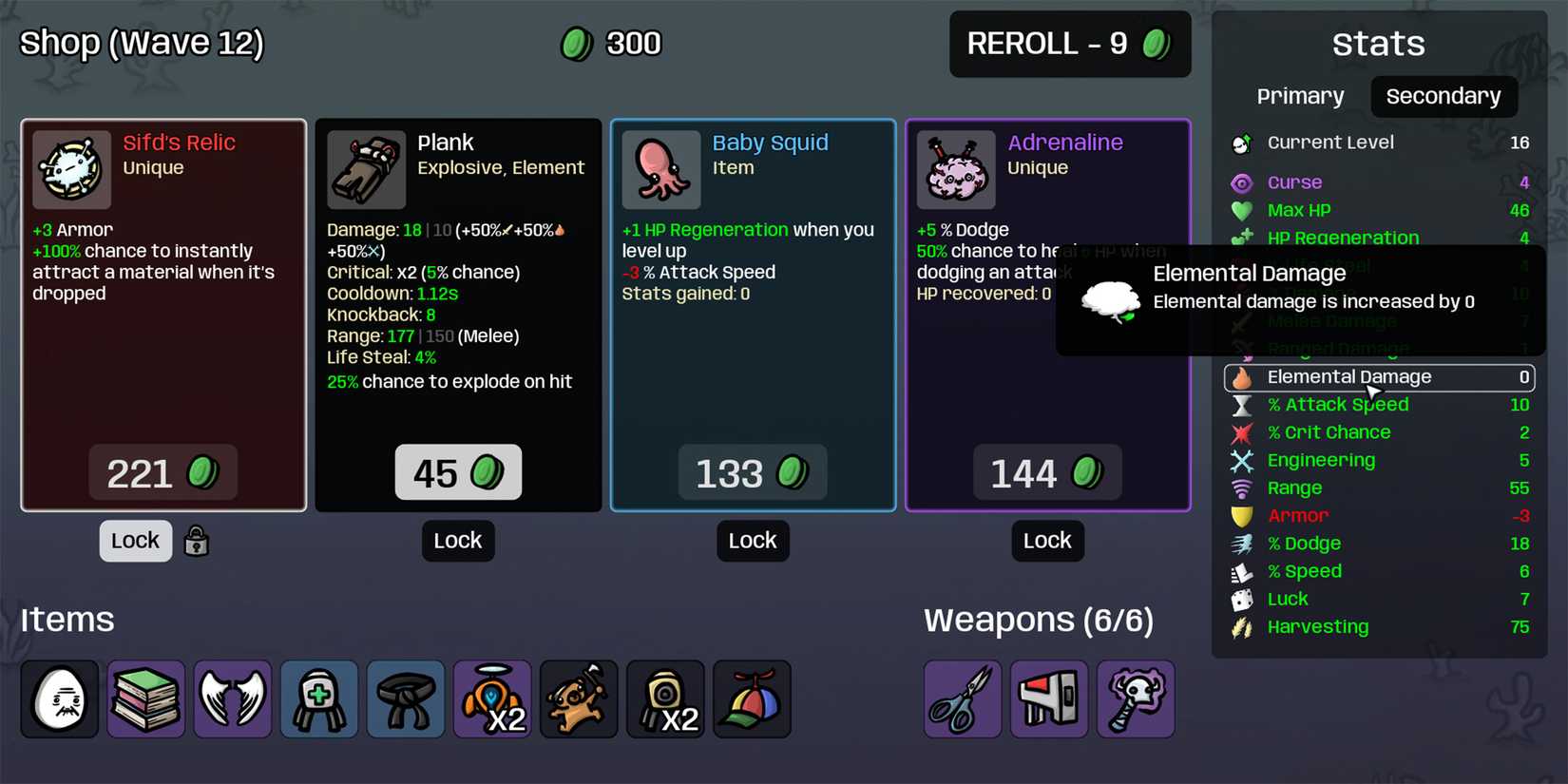Image resolution: width=1568 pixels, height=784 pixels.
Task: Select the medical turret item icon
Action: tap(318, 699)
